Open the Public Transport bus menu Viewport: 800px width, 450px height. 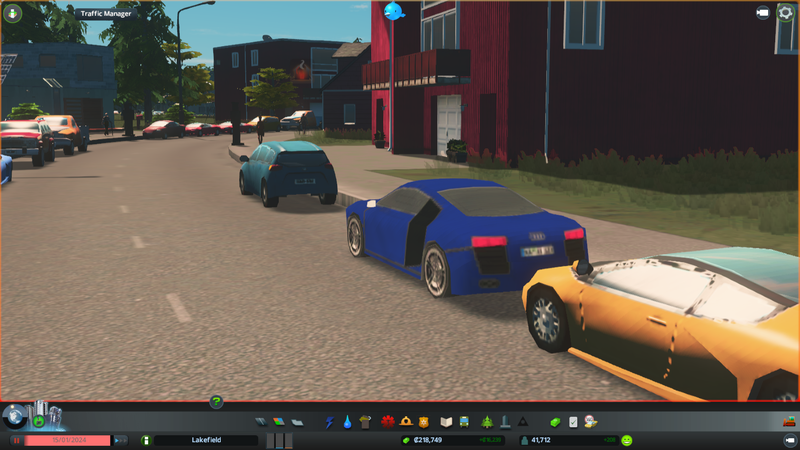click(x=465, y=422)
